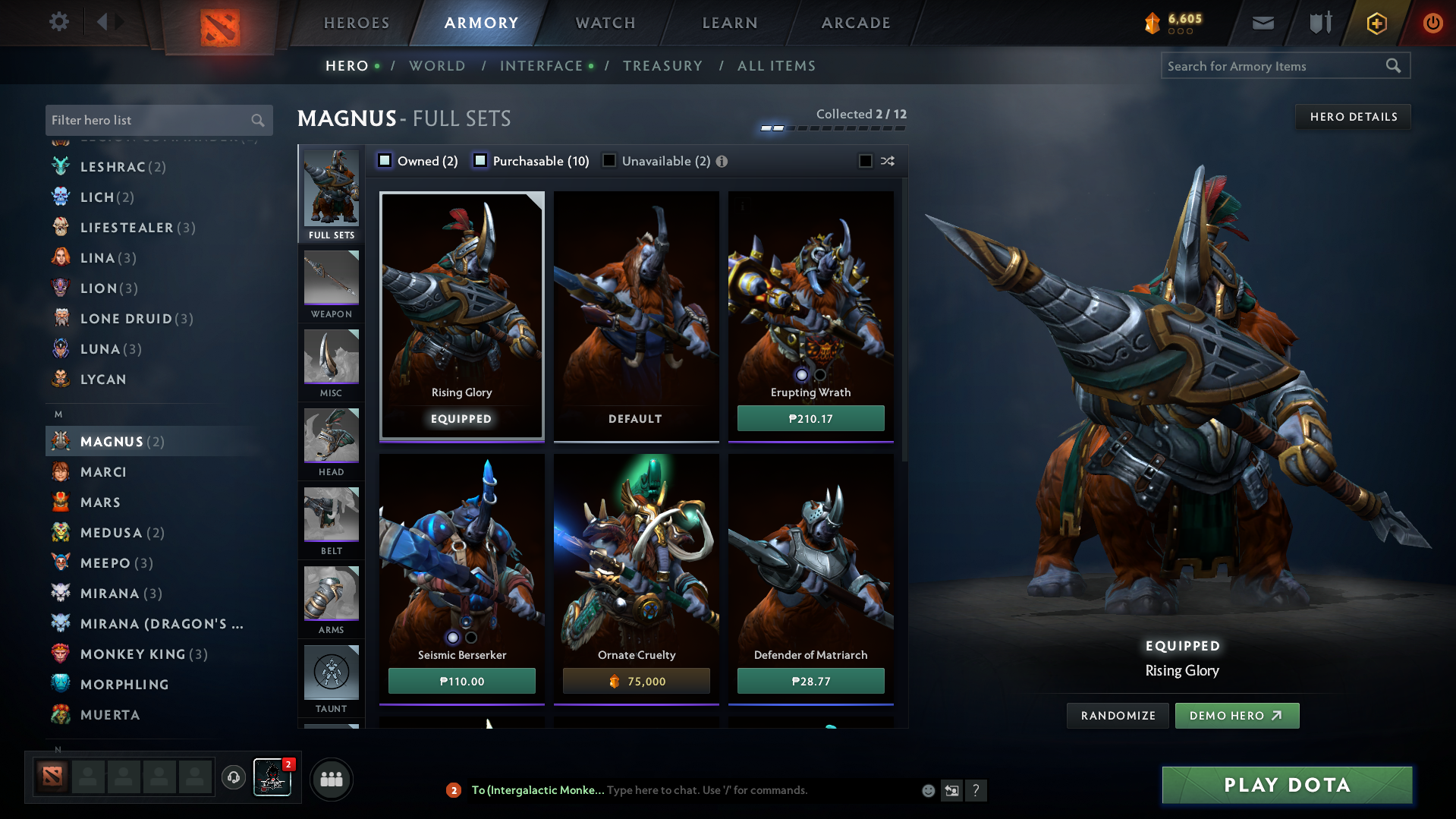Choose Lina in the hero list
The height and width of the screenshot is (819, 1456).
(x=97, y=258)
